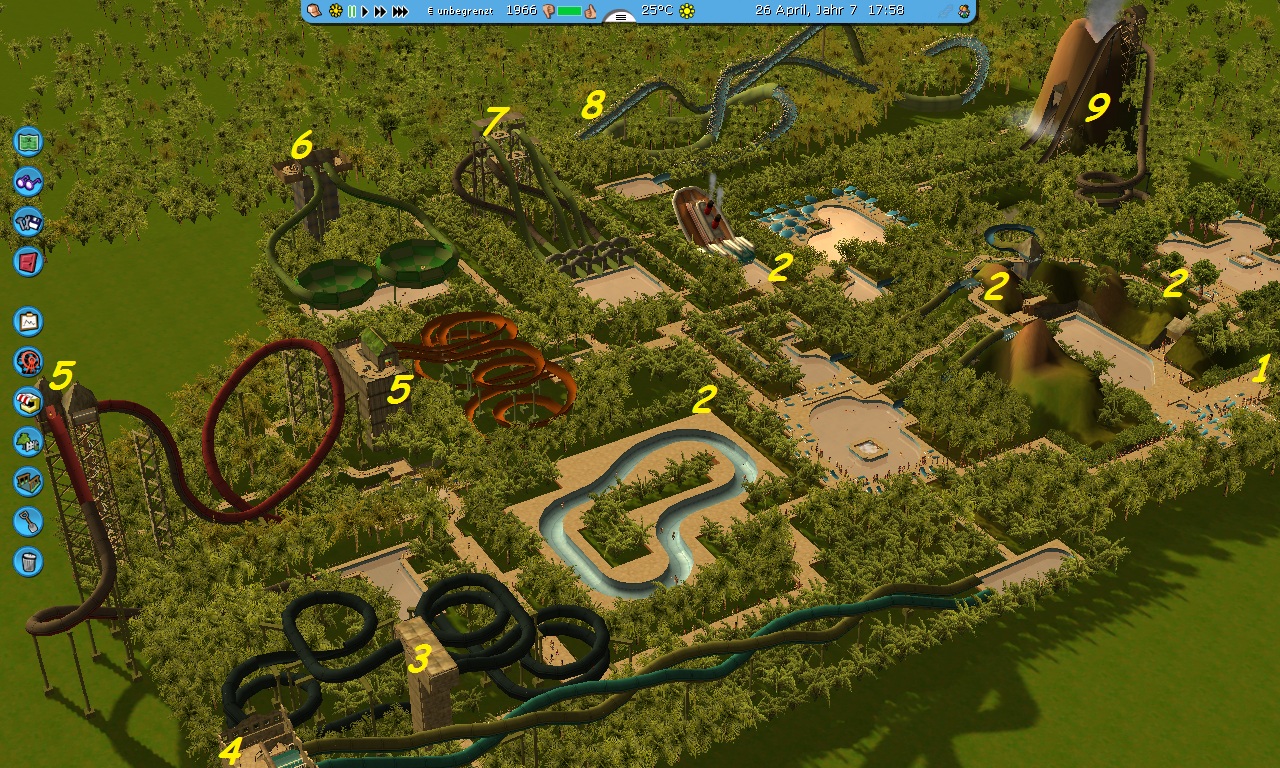
Task: Click the hand icon at top bar's left end
Action: (x=314, y=11)
